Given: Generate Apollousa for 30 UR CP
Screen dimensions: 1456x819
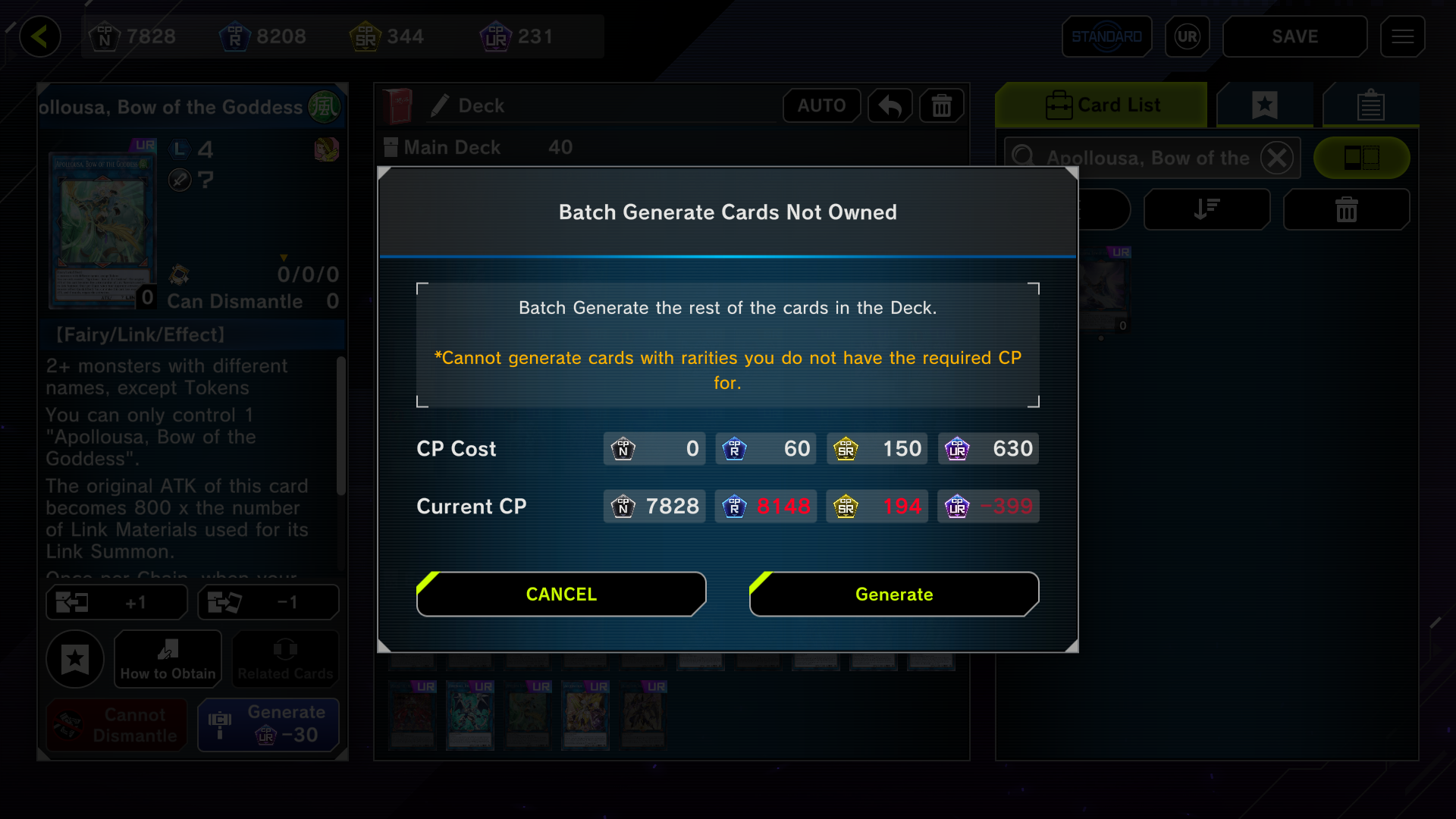Looking at the screenshot, I should pyautogui.click(x=268, y=724).
